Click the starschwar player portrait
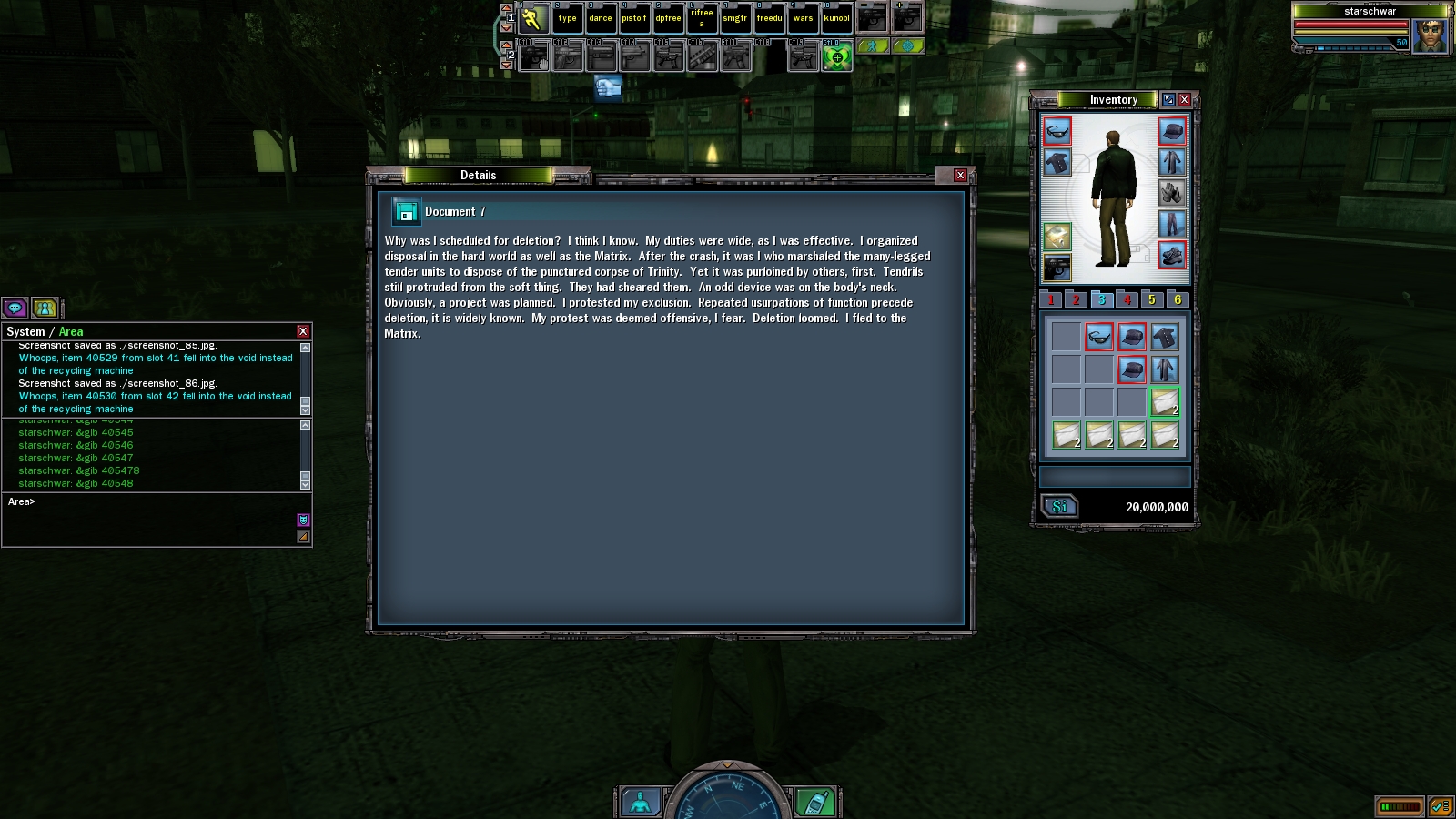The width and height of the screenshot is (1456, 819). coord(1431,36)
